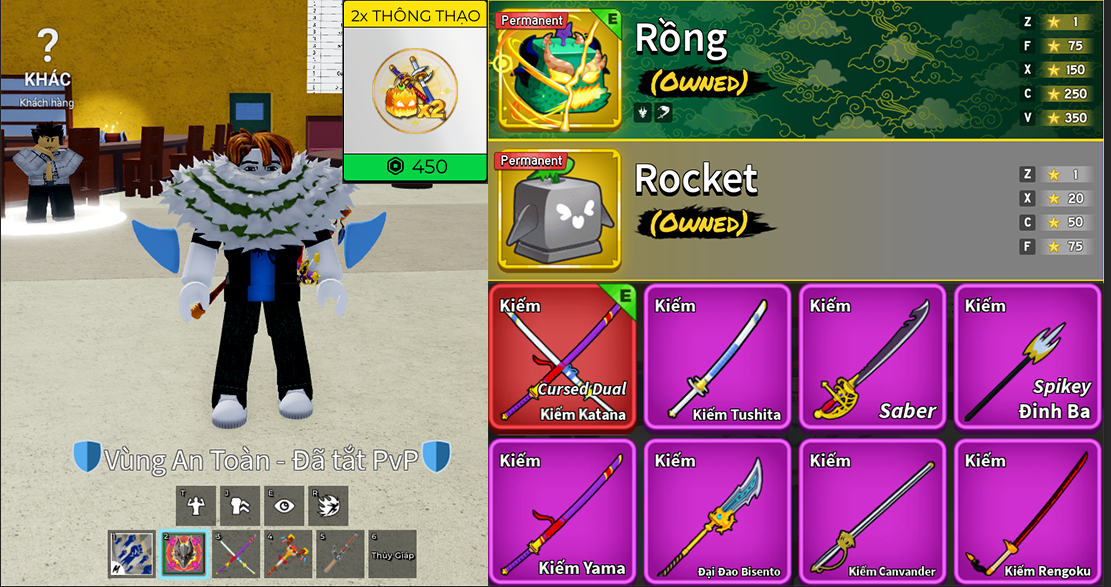This screenshot has height=587, width=1111.
Task: Equip the crossed dual katana hotbar slot
Action: pos(236,554)
